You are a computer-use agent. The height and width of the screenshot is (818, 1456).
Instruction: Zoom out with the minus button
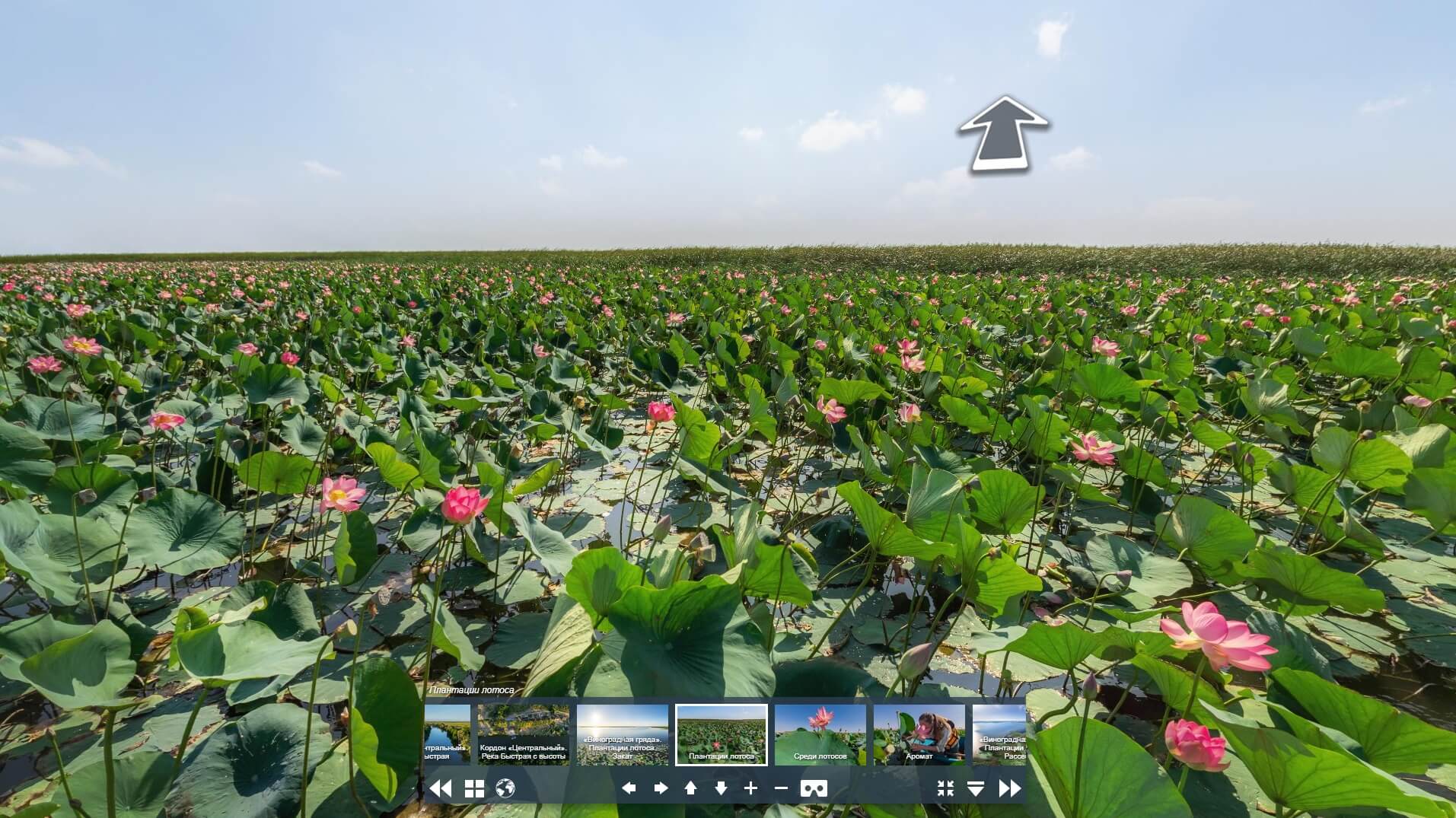(781, 789)
